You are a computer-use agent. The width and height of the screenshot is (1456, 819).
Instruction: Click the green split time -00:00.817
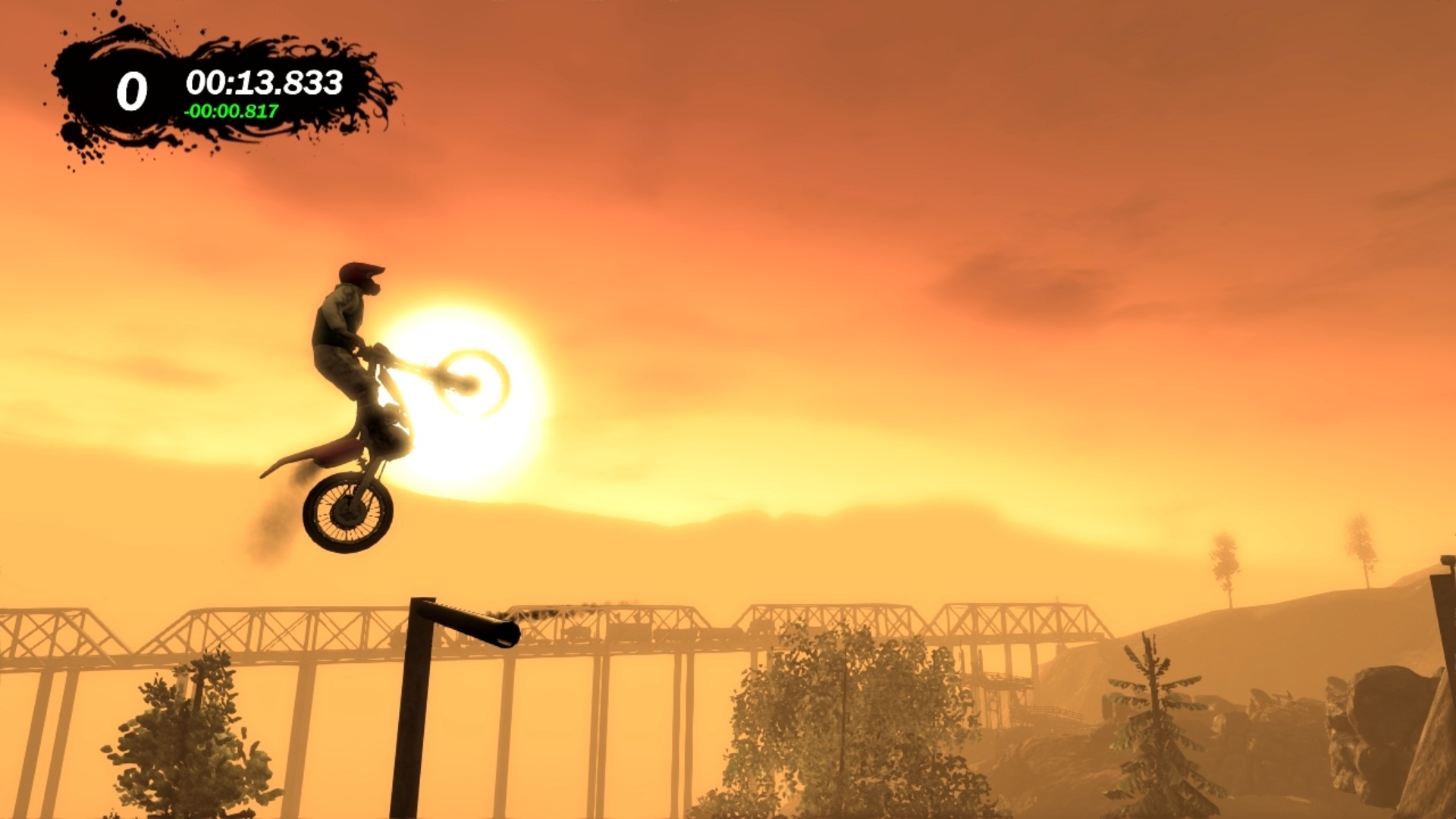coord(230,112)
